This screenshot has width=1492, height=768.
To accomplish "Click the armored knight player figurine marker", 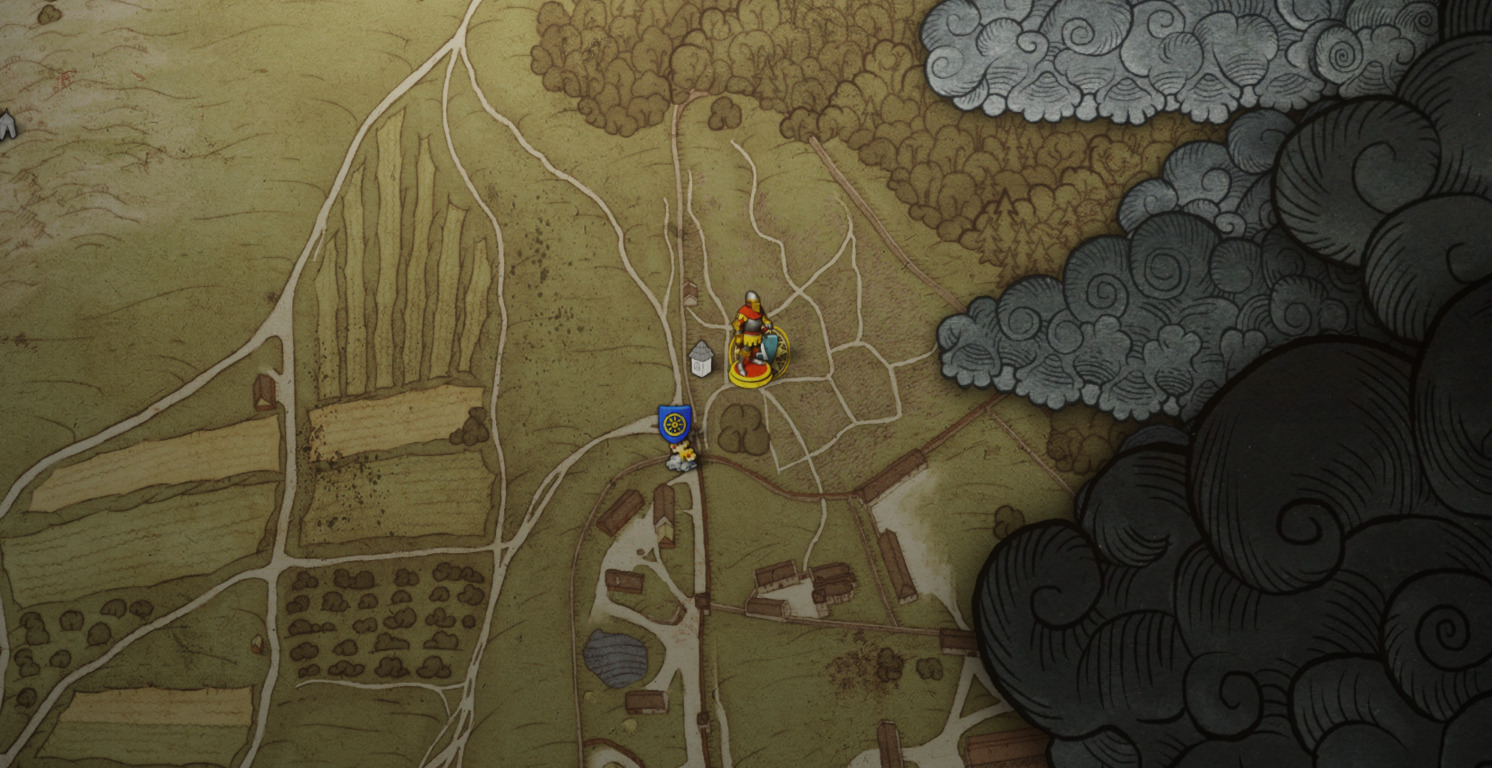I will (753, 338).
